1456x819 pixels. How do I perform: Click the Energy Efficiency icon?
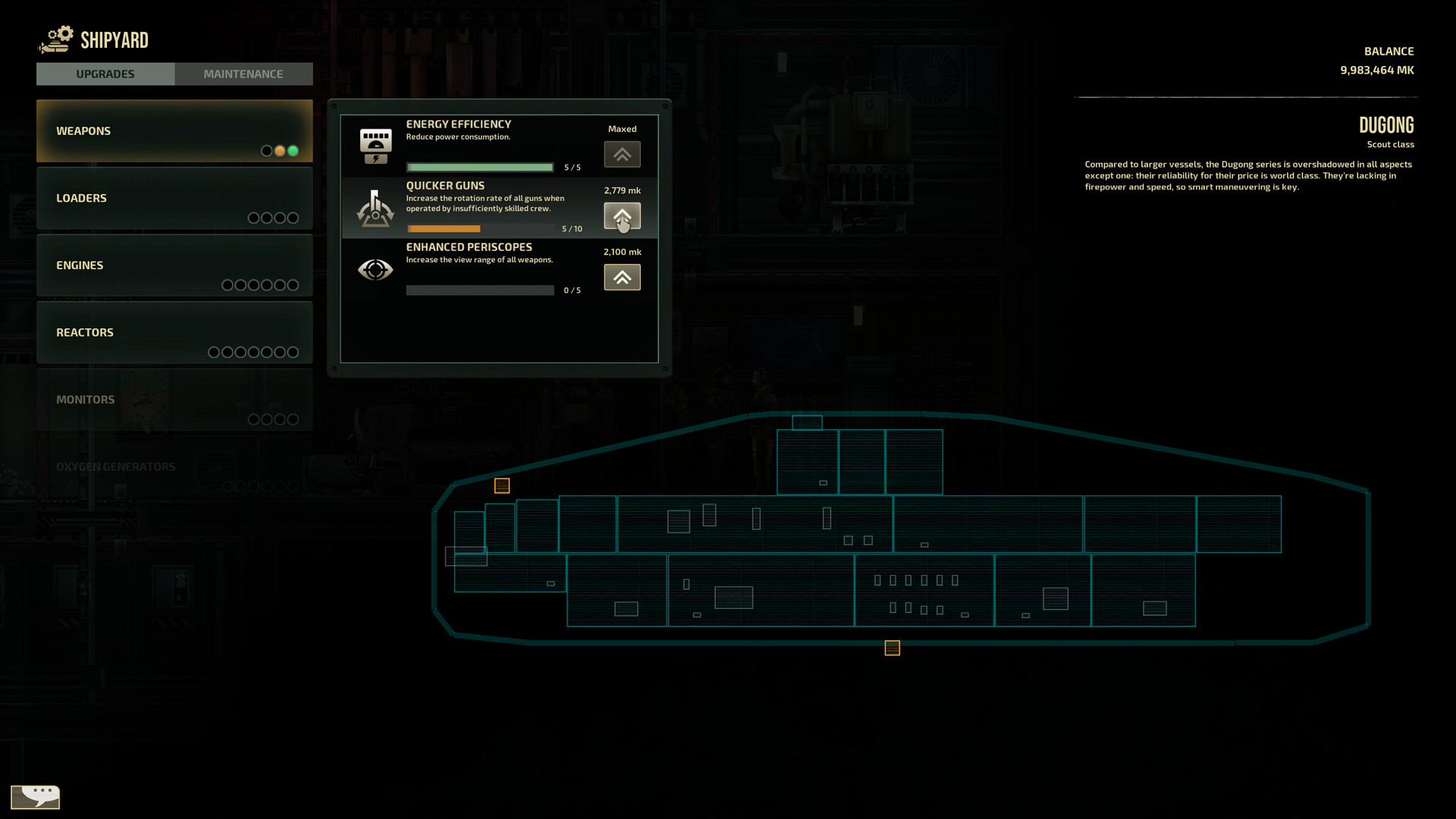[x=375, y=144]
